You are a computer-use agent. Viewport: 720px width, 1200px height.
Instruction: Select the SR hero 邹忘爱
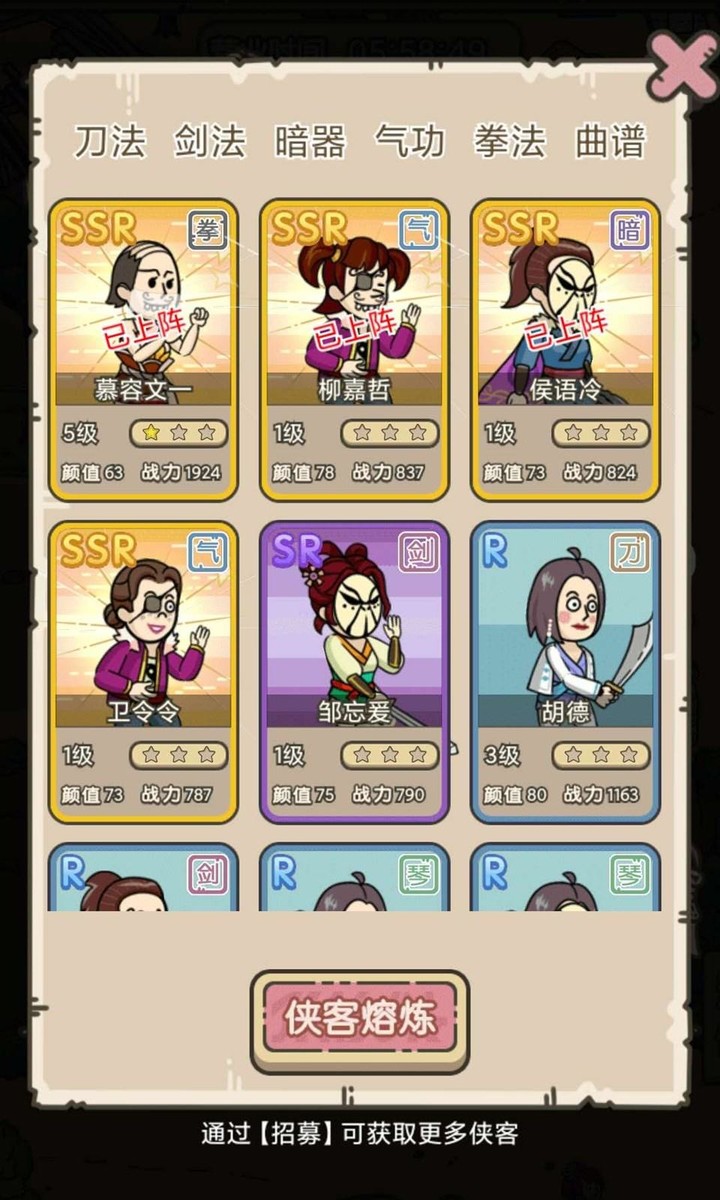[x=355, y=671]
